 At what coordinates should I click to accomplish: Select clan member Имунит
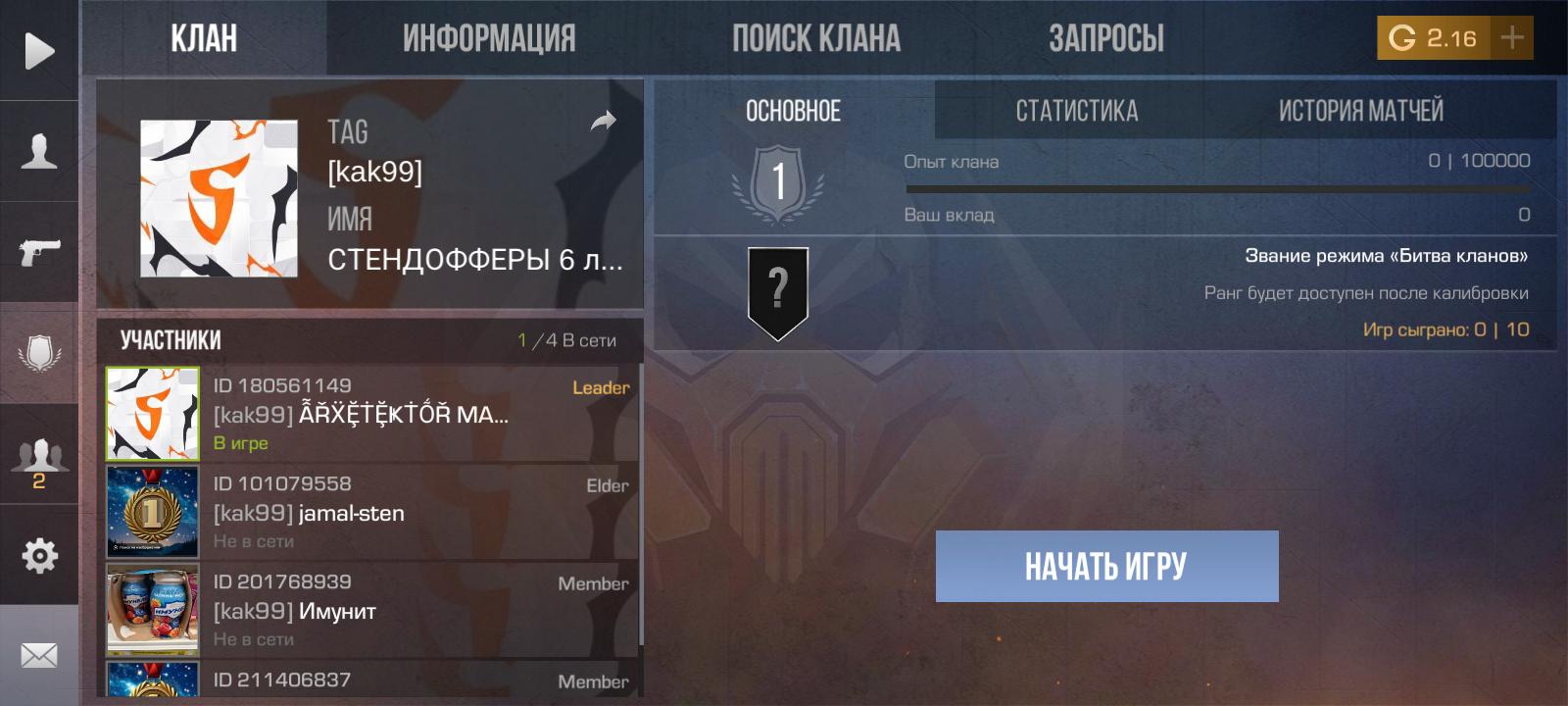pos(372,610)
